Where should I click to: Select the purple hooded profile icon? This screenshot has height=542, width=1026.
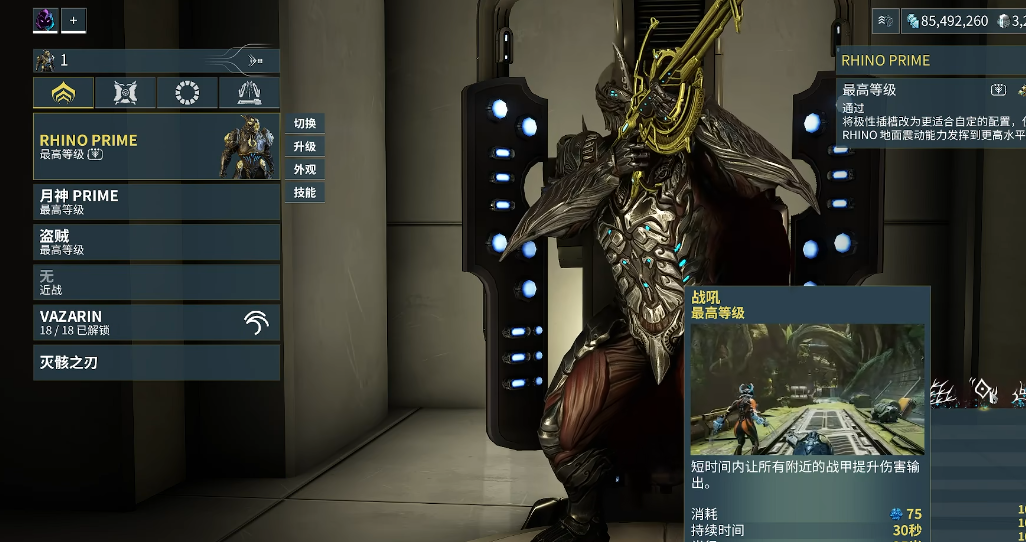tap(46, 20)
